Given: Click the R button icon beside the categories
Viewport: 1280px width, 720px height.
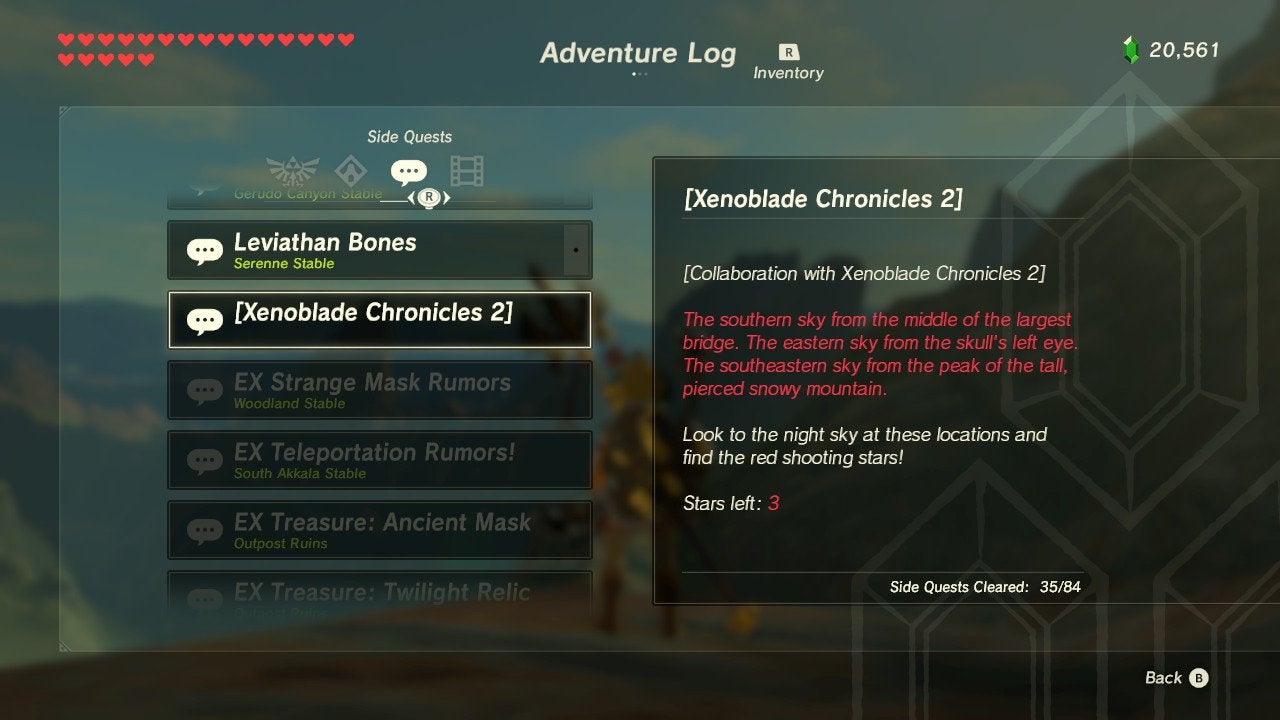Looking at the screenshot, I should point(430,197).
